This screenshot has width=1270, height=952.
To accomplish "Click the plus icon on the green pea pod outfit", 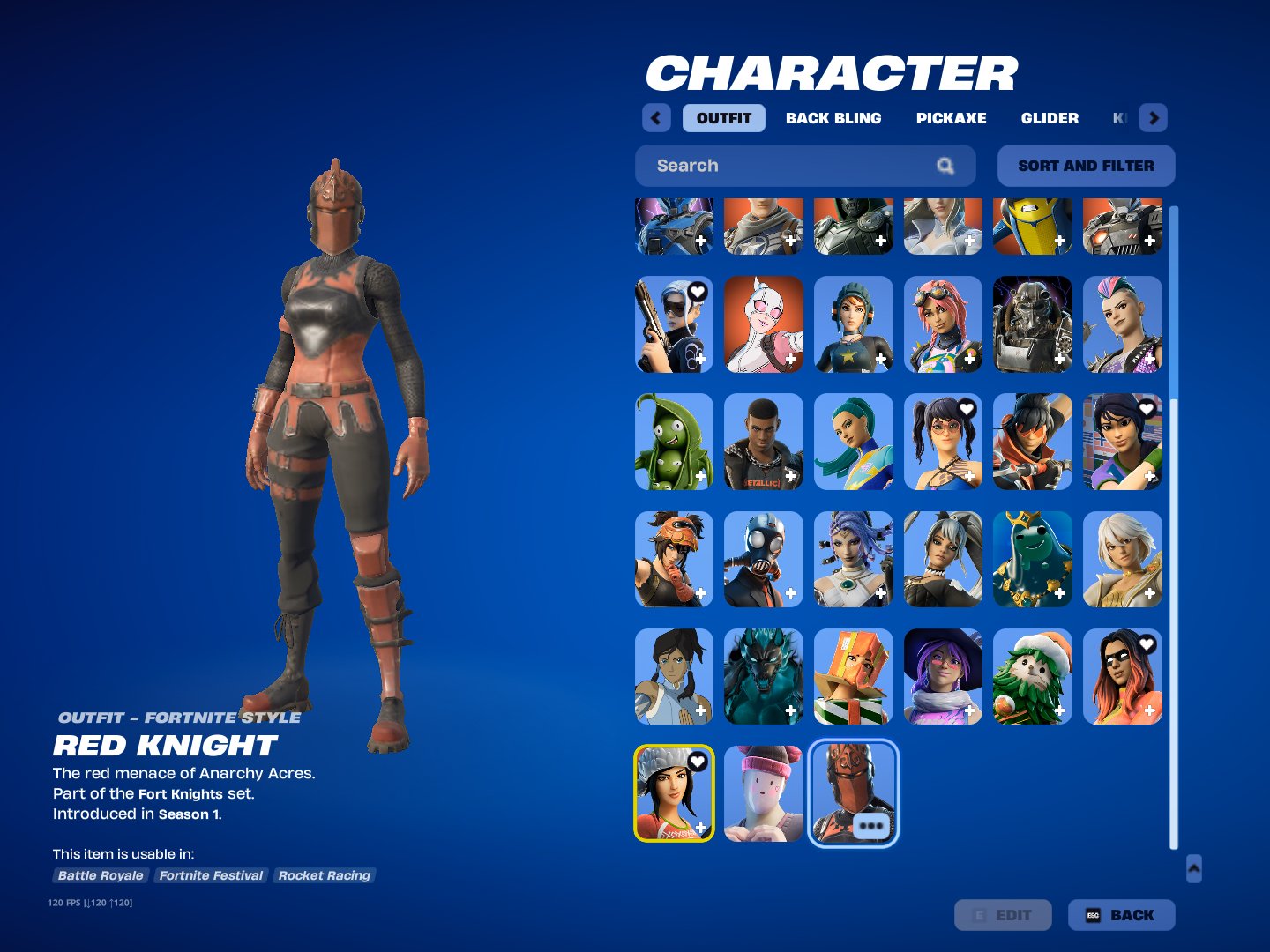I will 699,477.
